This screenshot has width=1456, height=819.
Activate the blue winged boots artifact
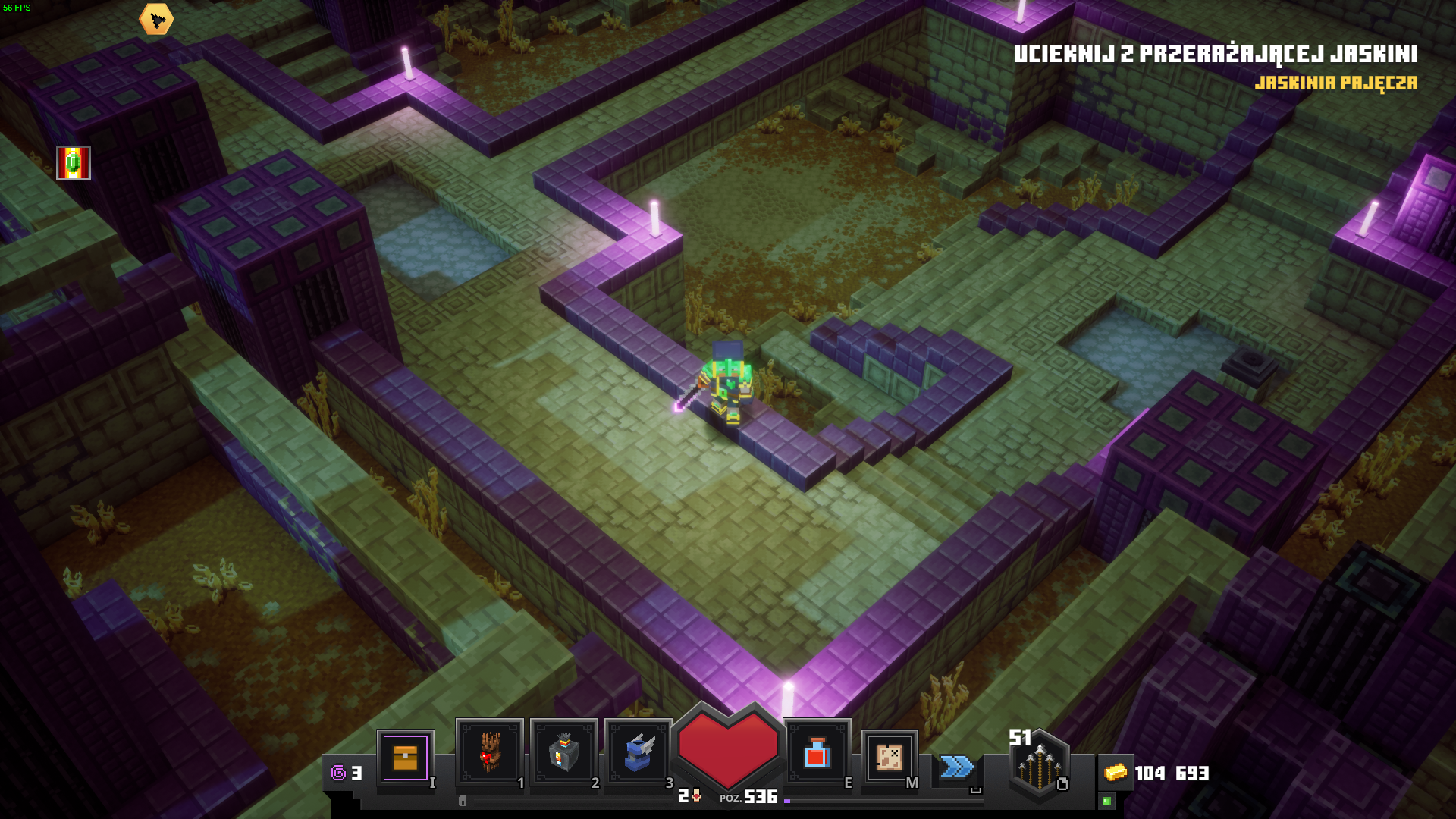(x=638, y=752)
